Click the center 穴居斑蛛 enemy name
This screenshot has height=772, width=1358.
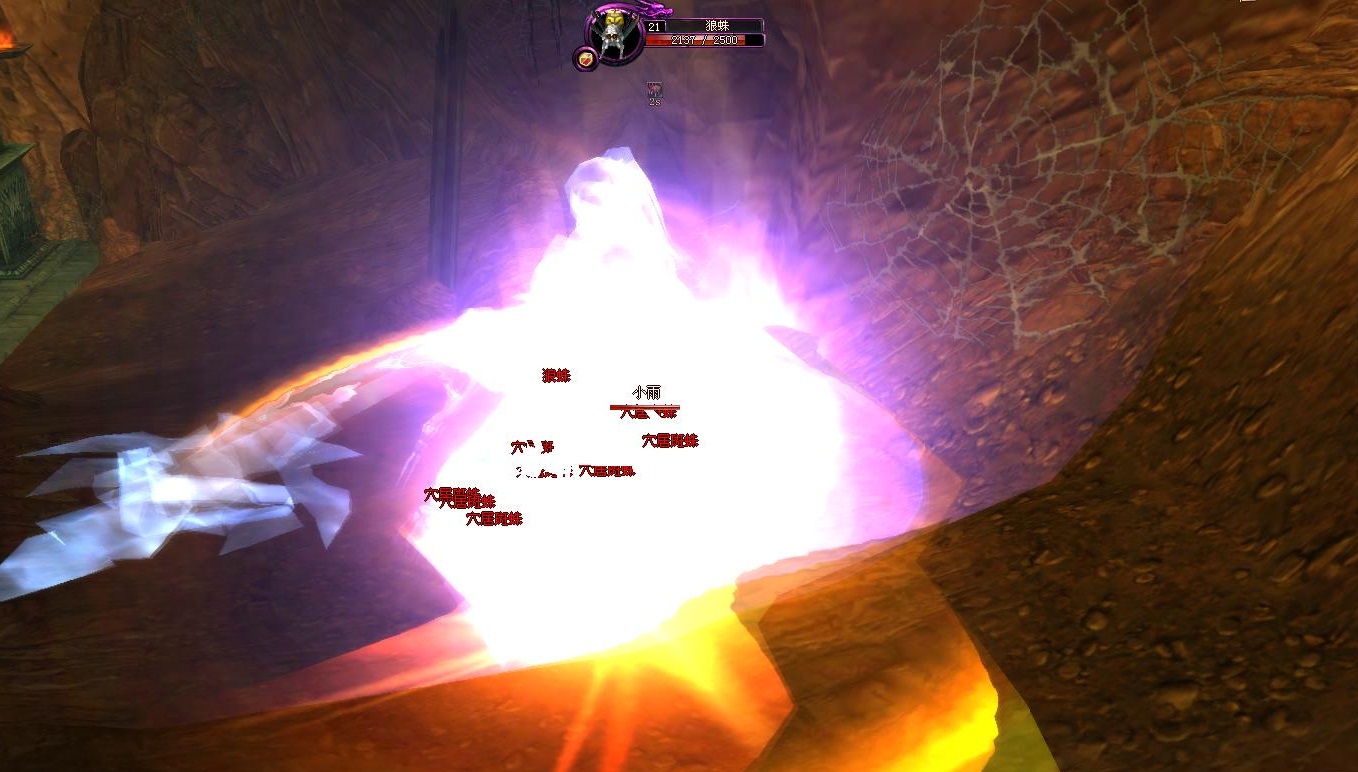pyautogui.click(x=606, y=472)
